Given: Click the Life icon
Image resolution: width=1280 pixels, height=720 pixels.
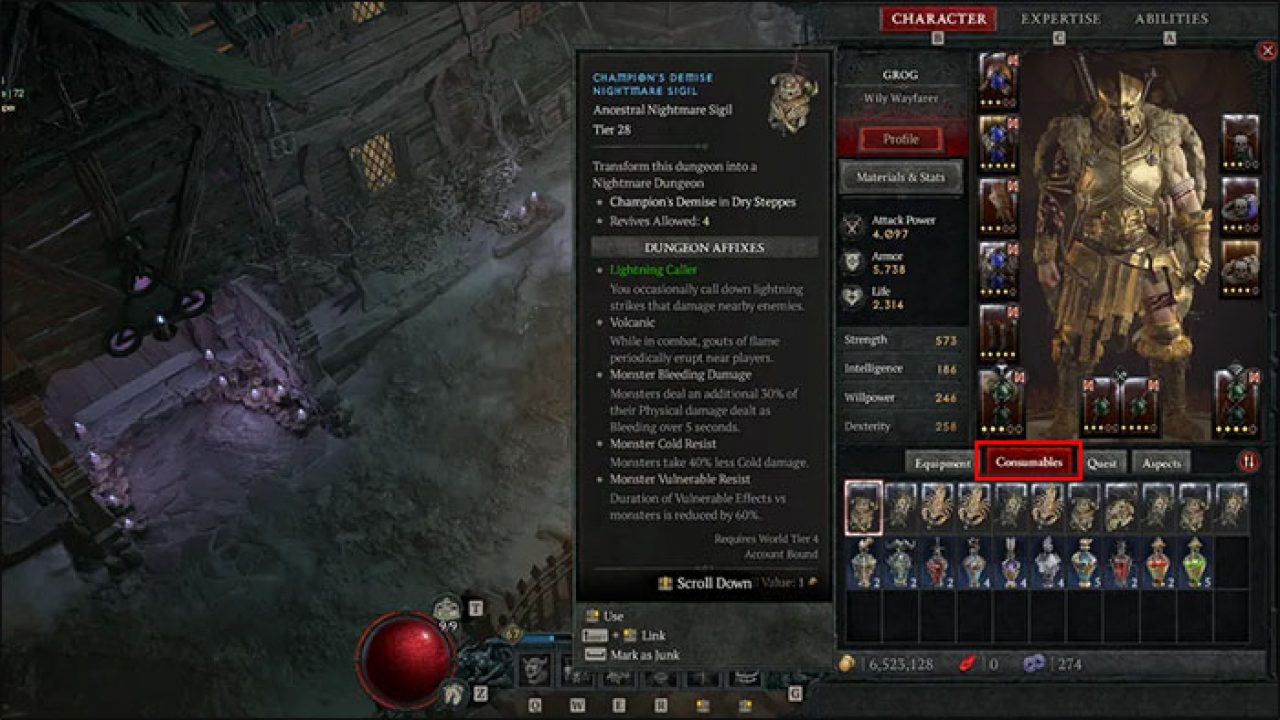Looking at the screenshot, I should point(855,297).
